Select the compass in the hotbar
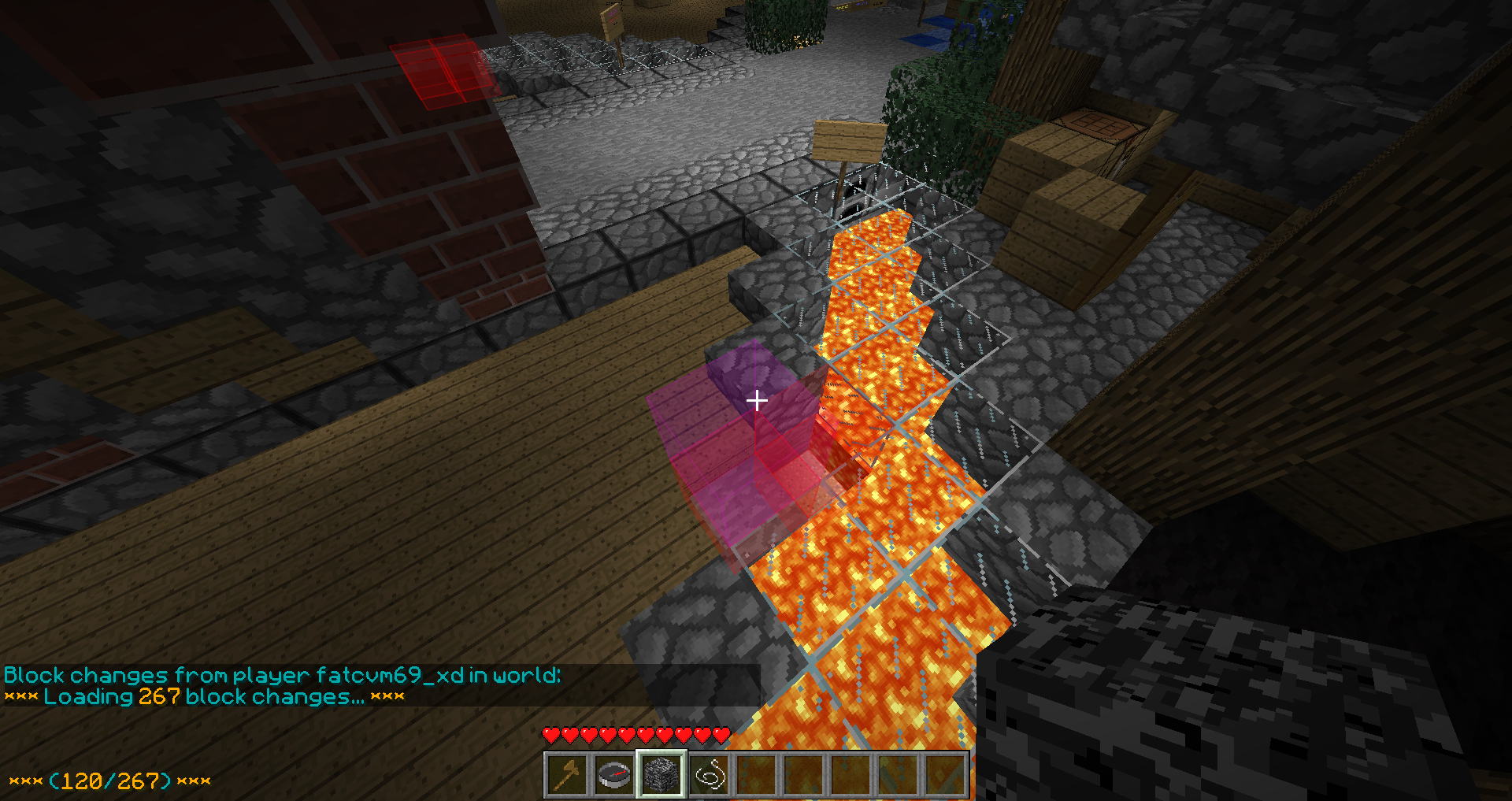1512x801 pixels. (614, 775)
